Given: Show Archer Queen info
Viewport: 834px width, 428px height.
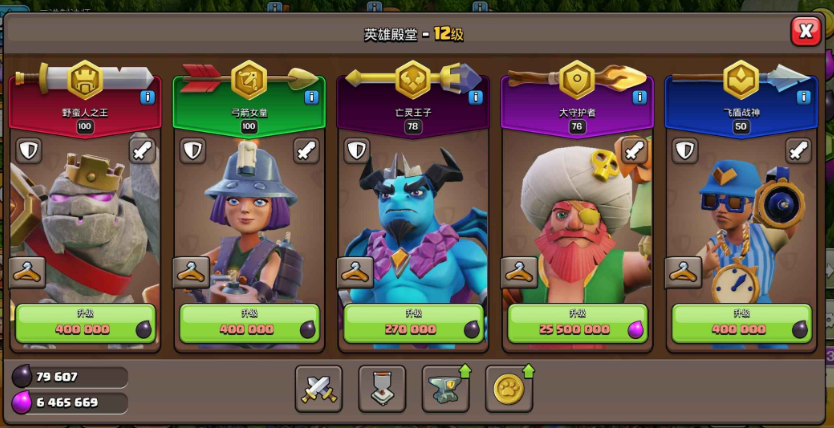Looking at the screenshot, I should tap(311, 97).
